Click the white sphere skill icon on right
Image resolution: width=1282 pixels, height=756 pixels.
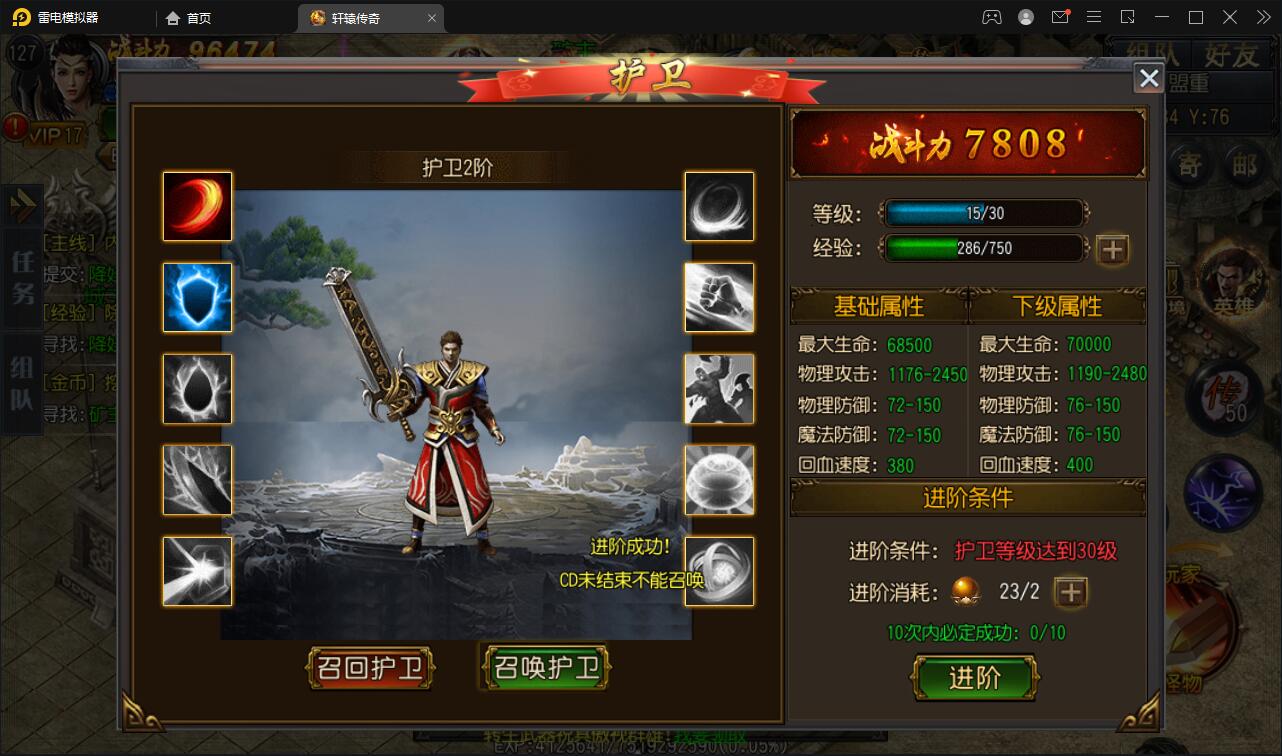tap(720, 480)
